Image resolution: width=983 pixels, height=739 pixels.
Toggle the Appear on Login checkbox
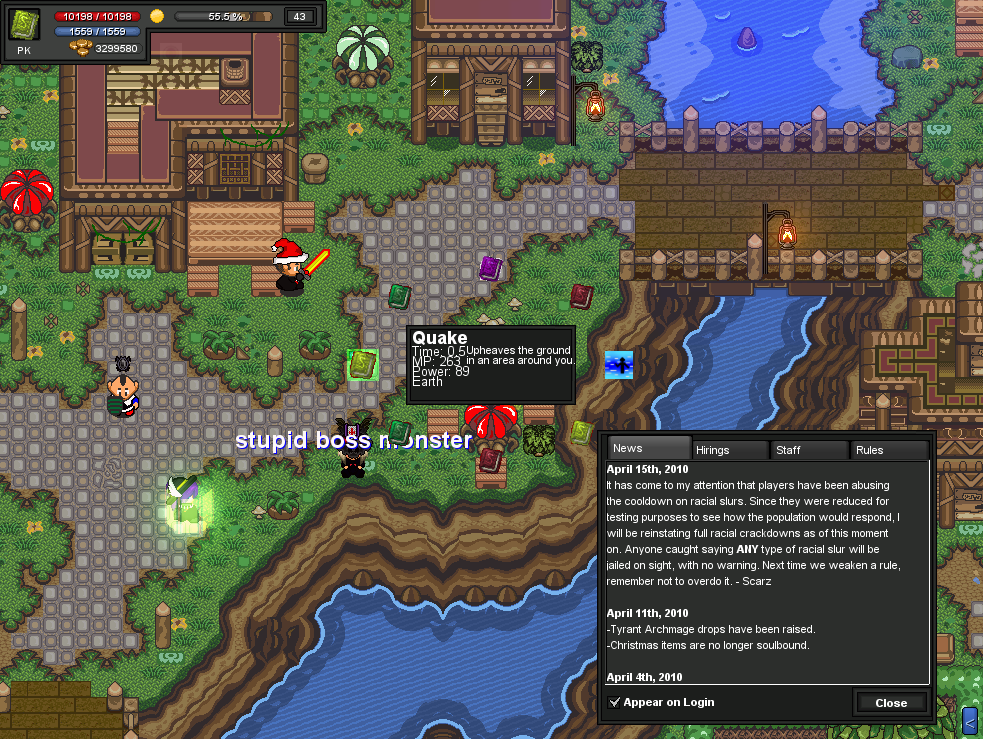click(615, 702)
